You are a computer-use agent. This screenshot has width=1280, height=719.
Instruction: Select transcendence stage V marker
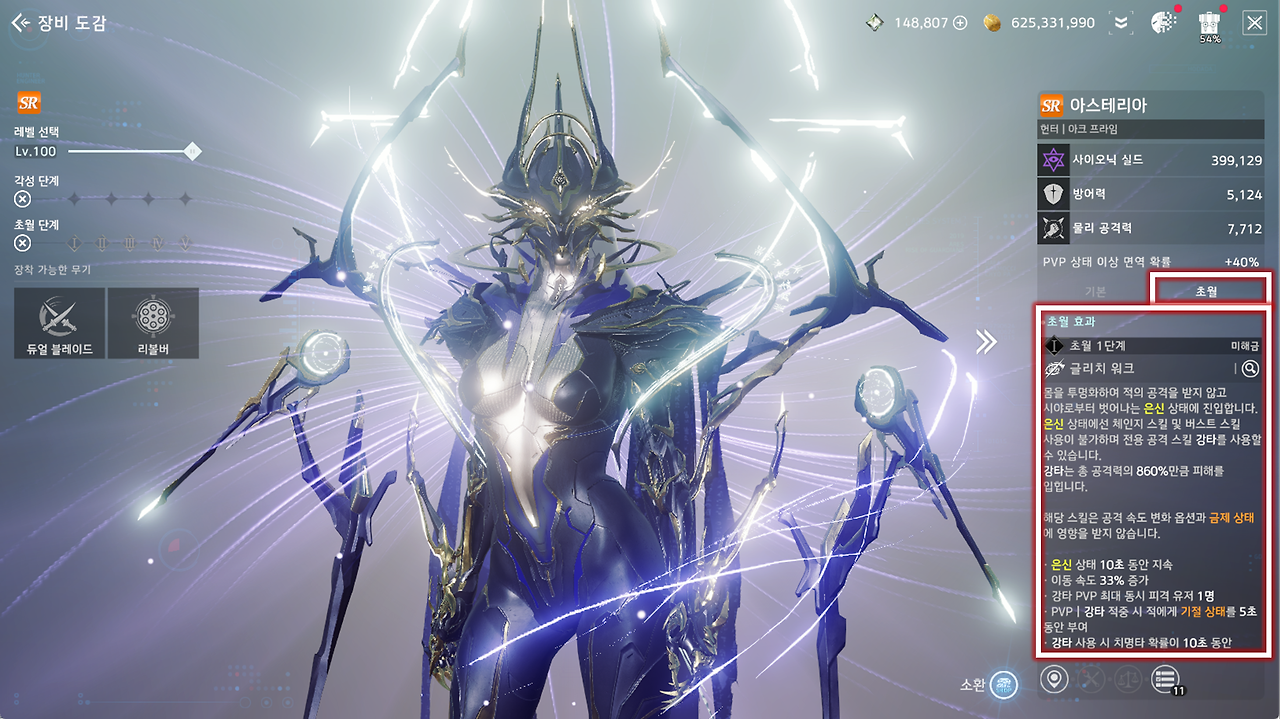point(185,243)
